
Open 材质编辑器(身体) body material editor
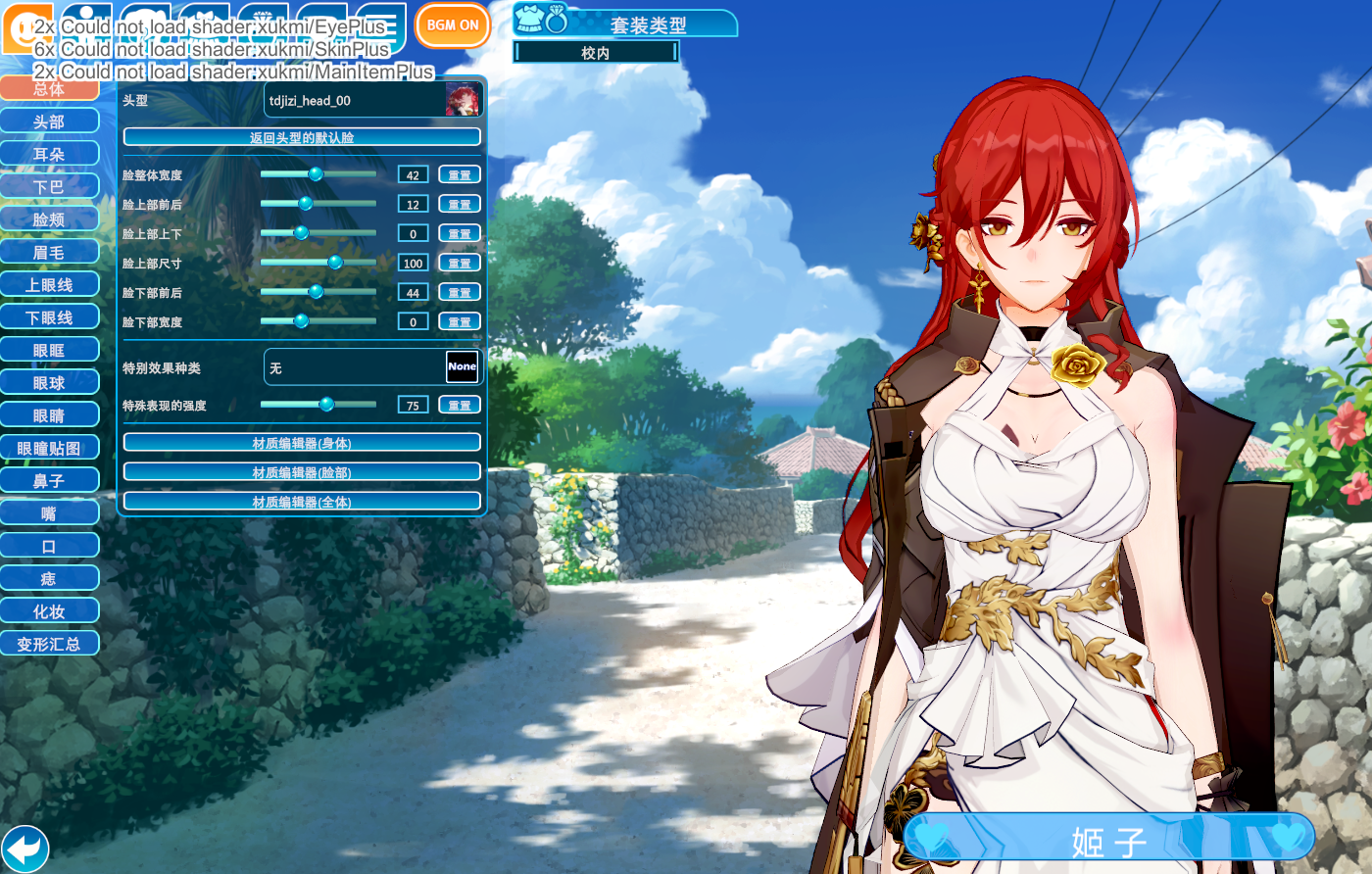(x=302, y=443)
